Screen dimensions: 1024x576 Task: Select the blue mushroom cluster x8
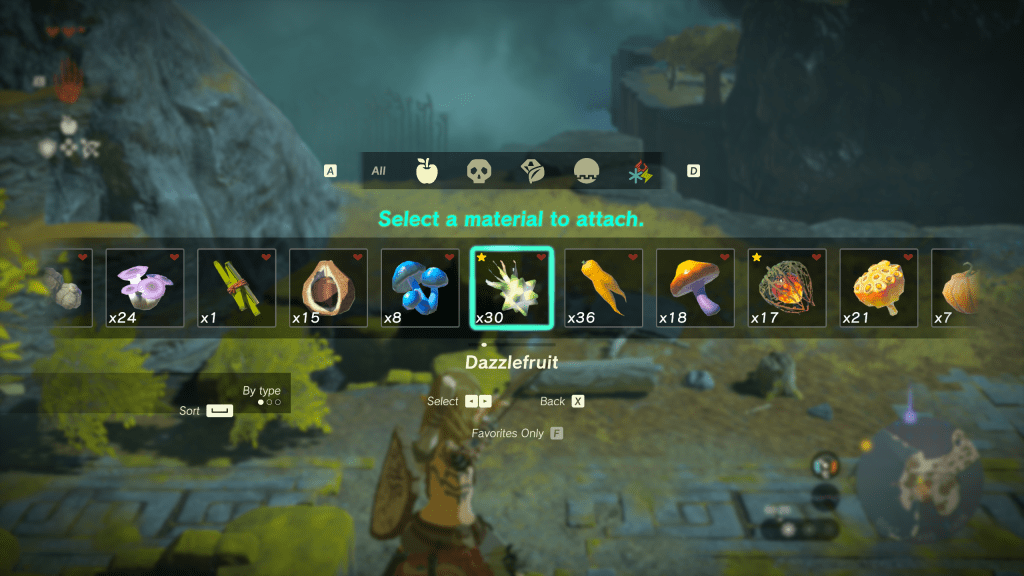(420, 288)
